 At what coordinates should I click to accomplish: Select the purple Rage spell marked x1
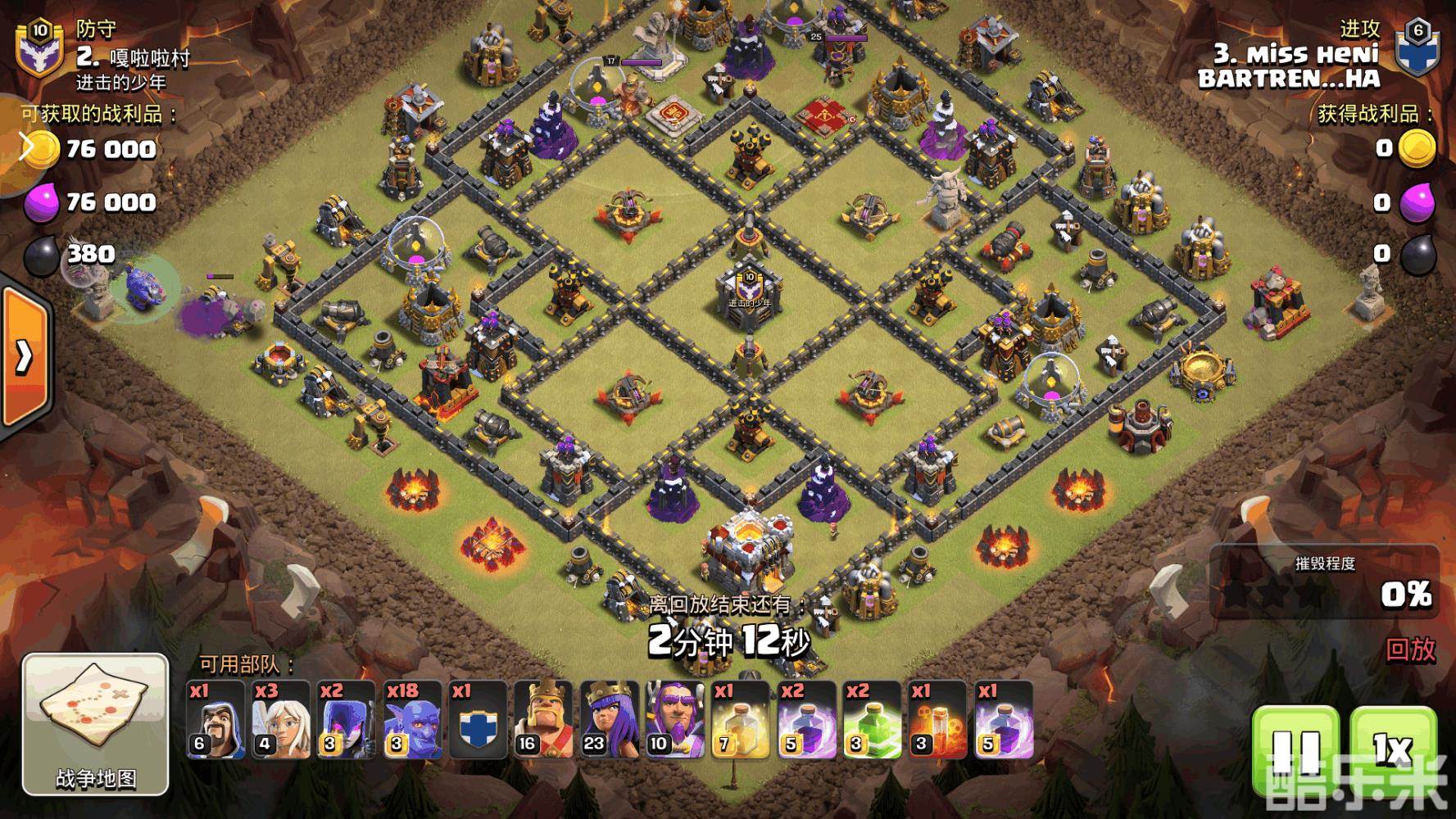1004,720
